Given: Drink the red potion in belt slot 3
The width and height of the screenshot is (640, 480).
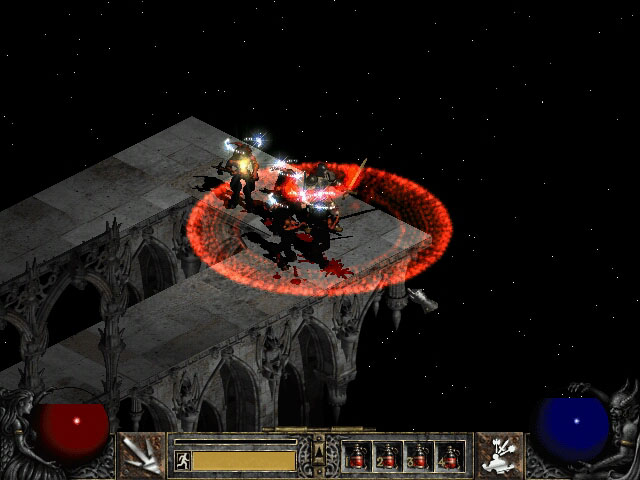Looking at the screenshot, I should [419, 457].
